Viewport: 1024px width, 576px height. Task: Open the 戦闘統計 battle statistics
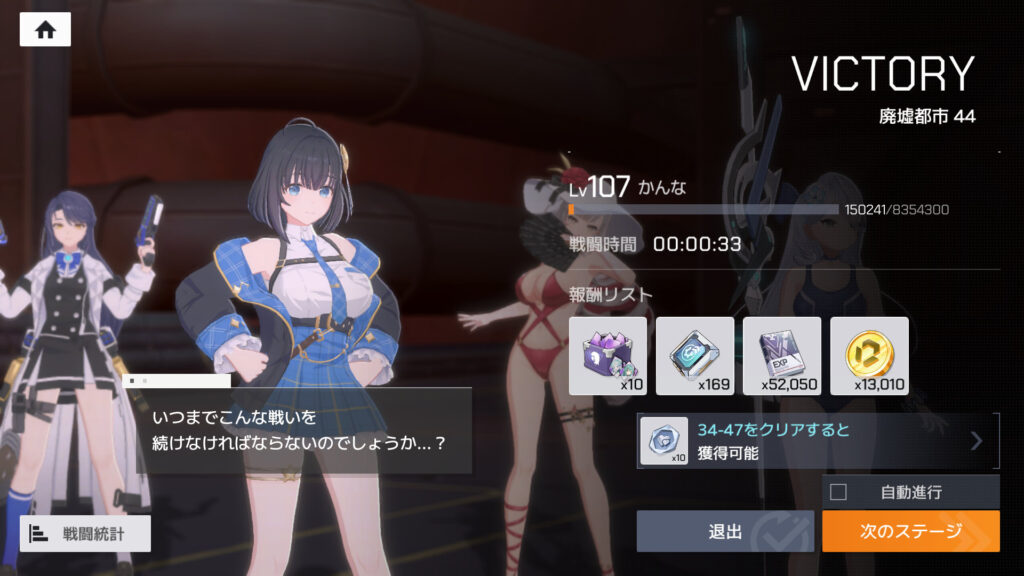(85, 534)
